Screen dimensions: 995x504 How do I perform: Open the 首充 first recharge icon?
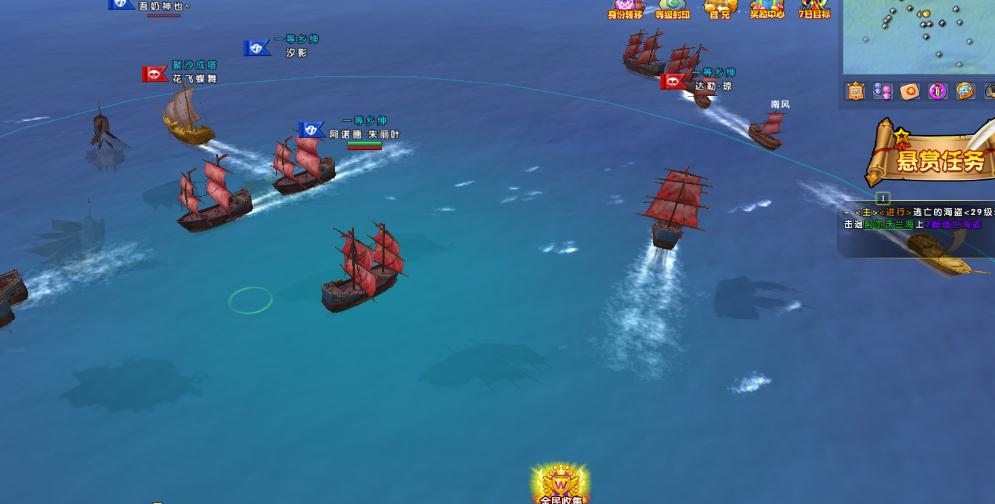719,8
